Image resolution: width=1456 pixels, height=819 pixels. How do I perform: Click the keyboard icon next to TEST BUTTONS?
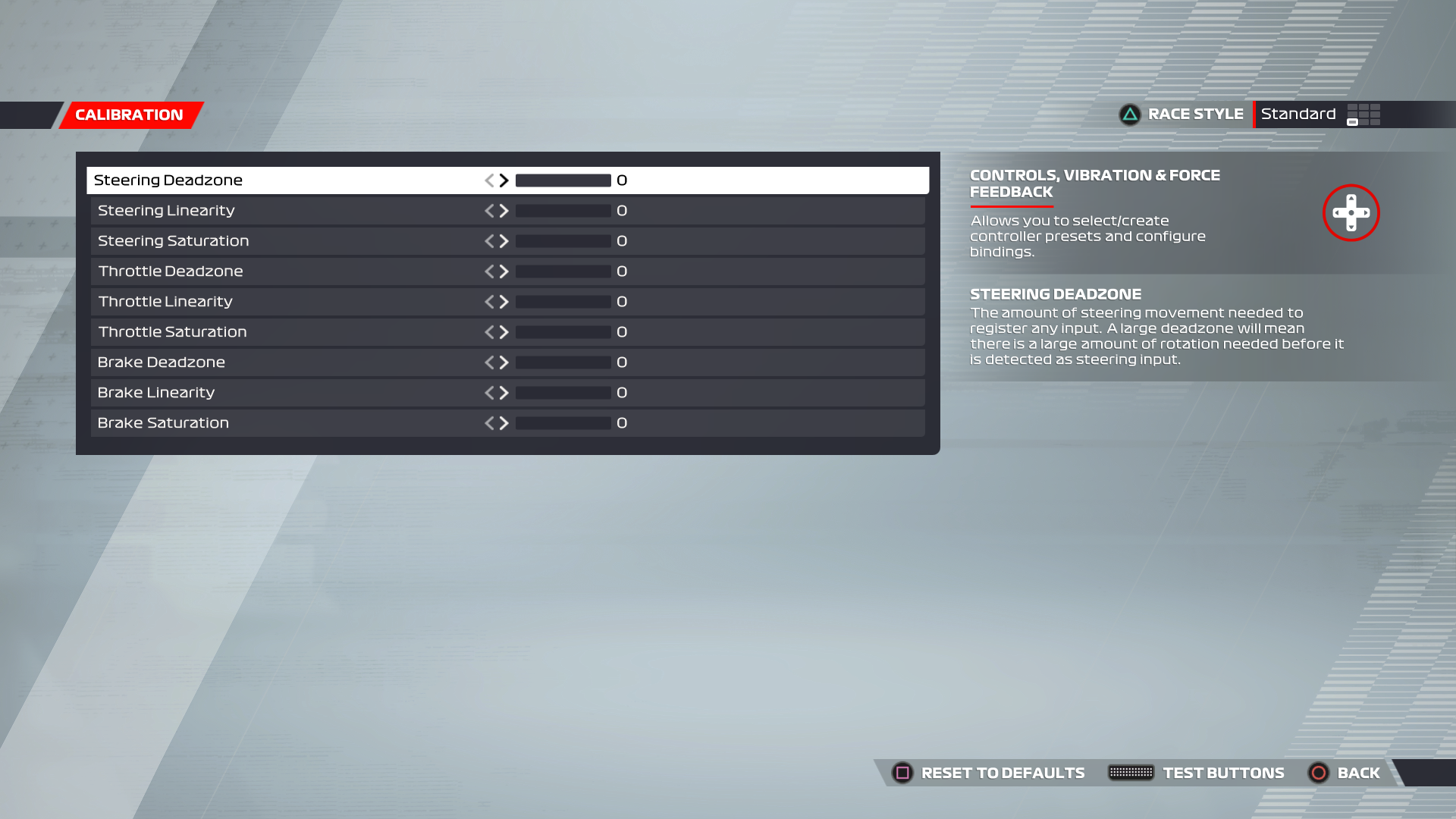tap(1131, 773)
